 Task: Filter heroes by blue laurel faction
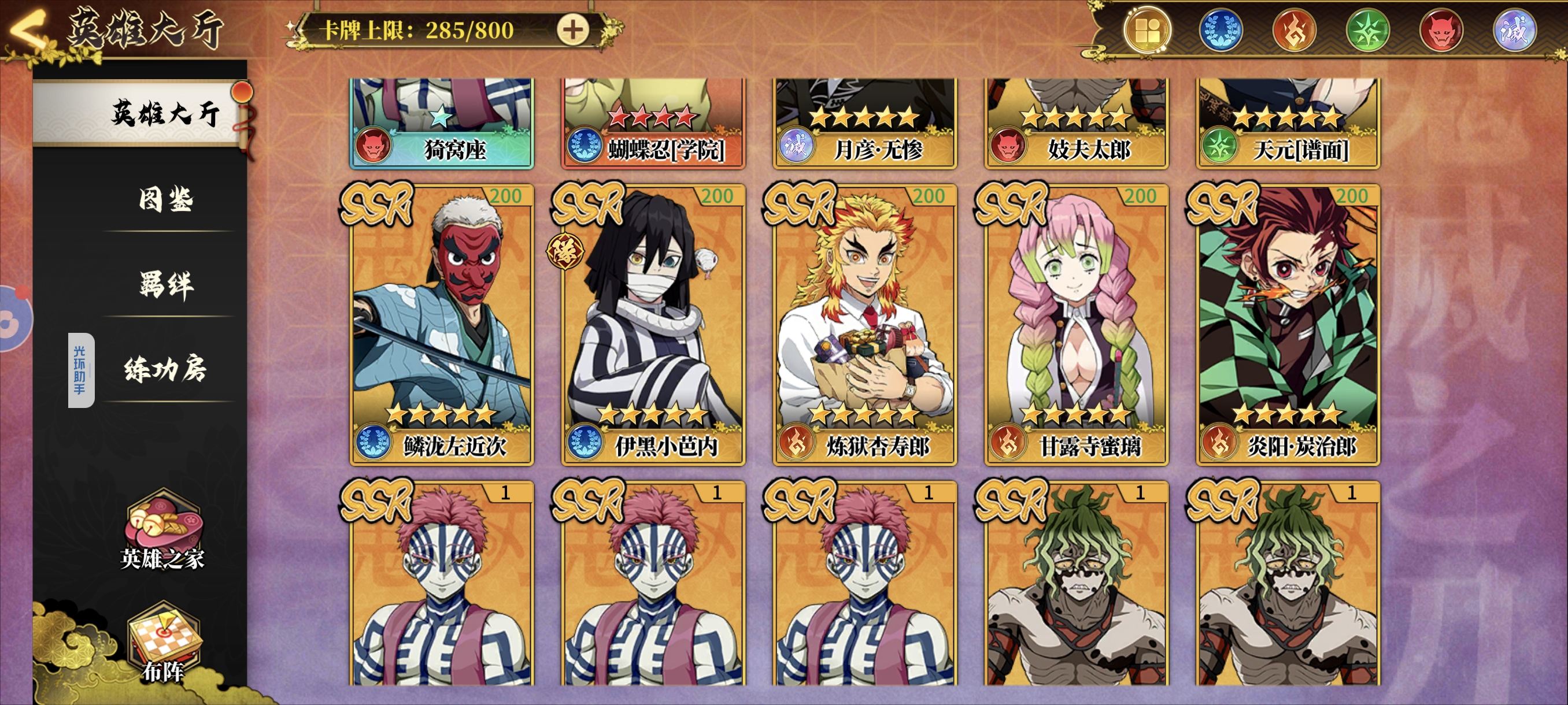[1221, 31]
